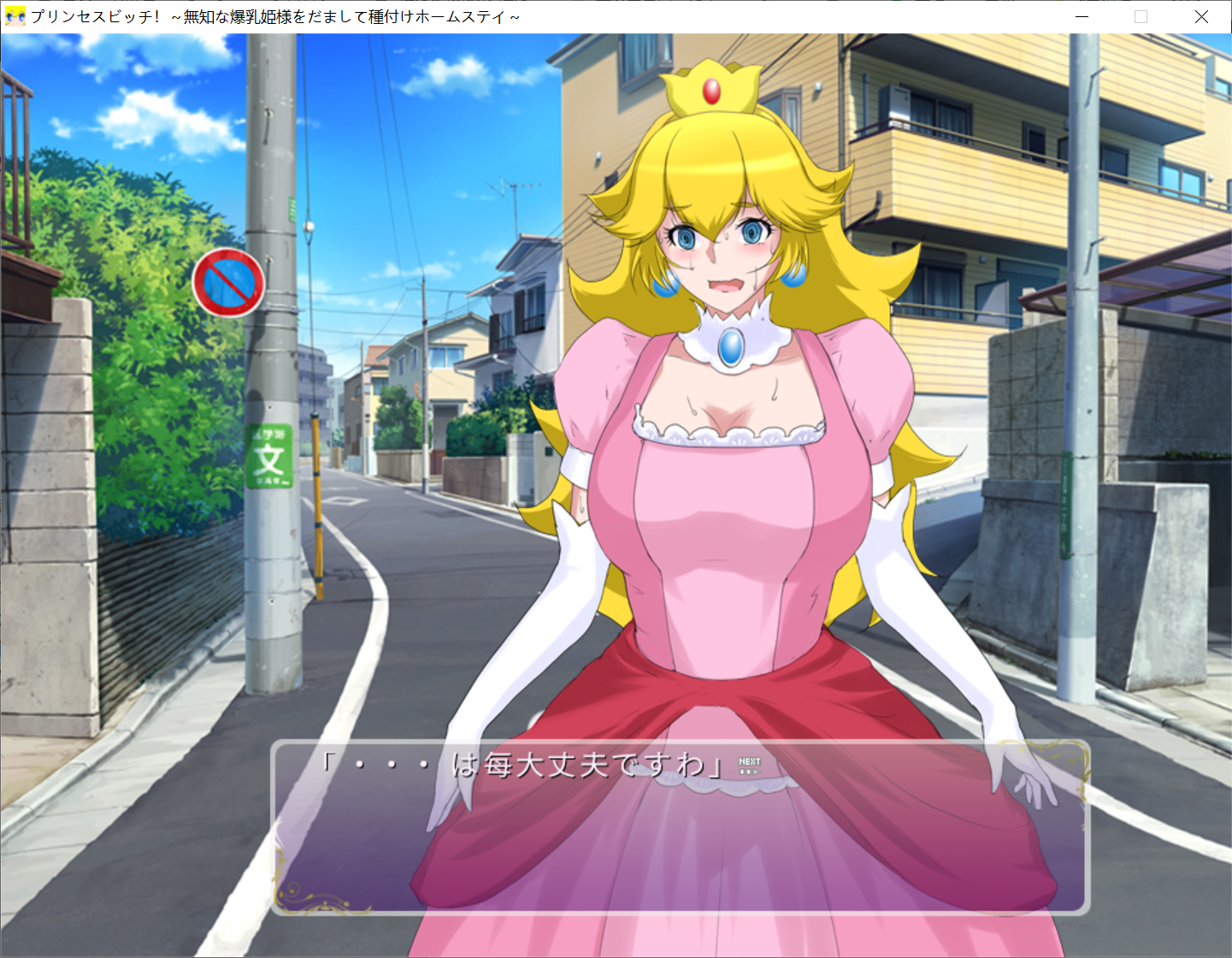Click the two small squares under NEXT
1232x958 pixels.
coord(744,770)
